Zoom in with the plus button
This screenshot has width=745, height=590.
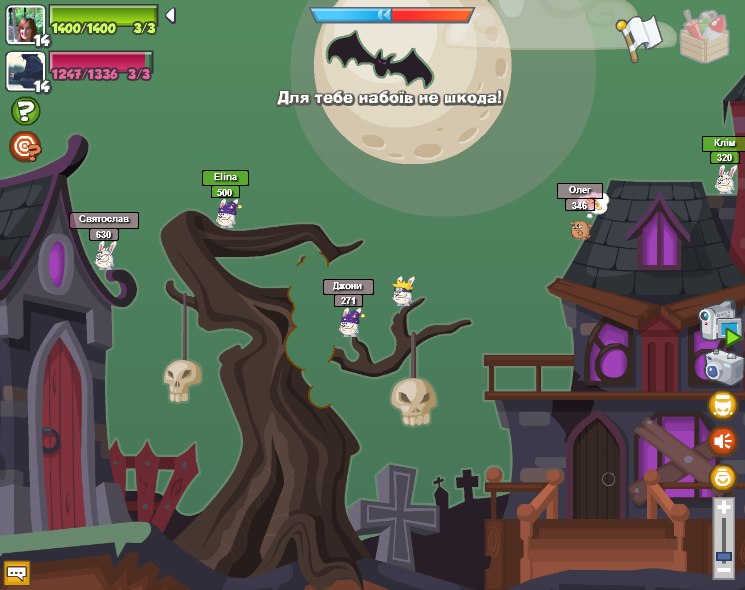click(723, 508)
